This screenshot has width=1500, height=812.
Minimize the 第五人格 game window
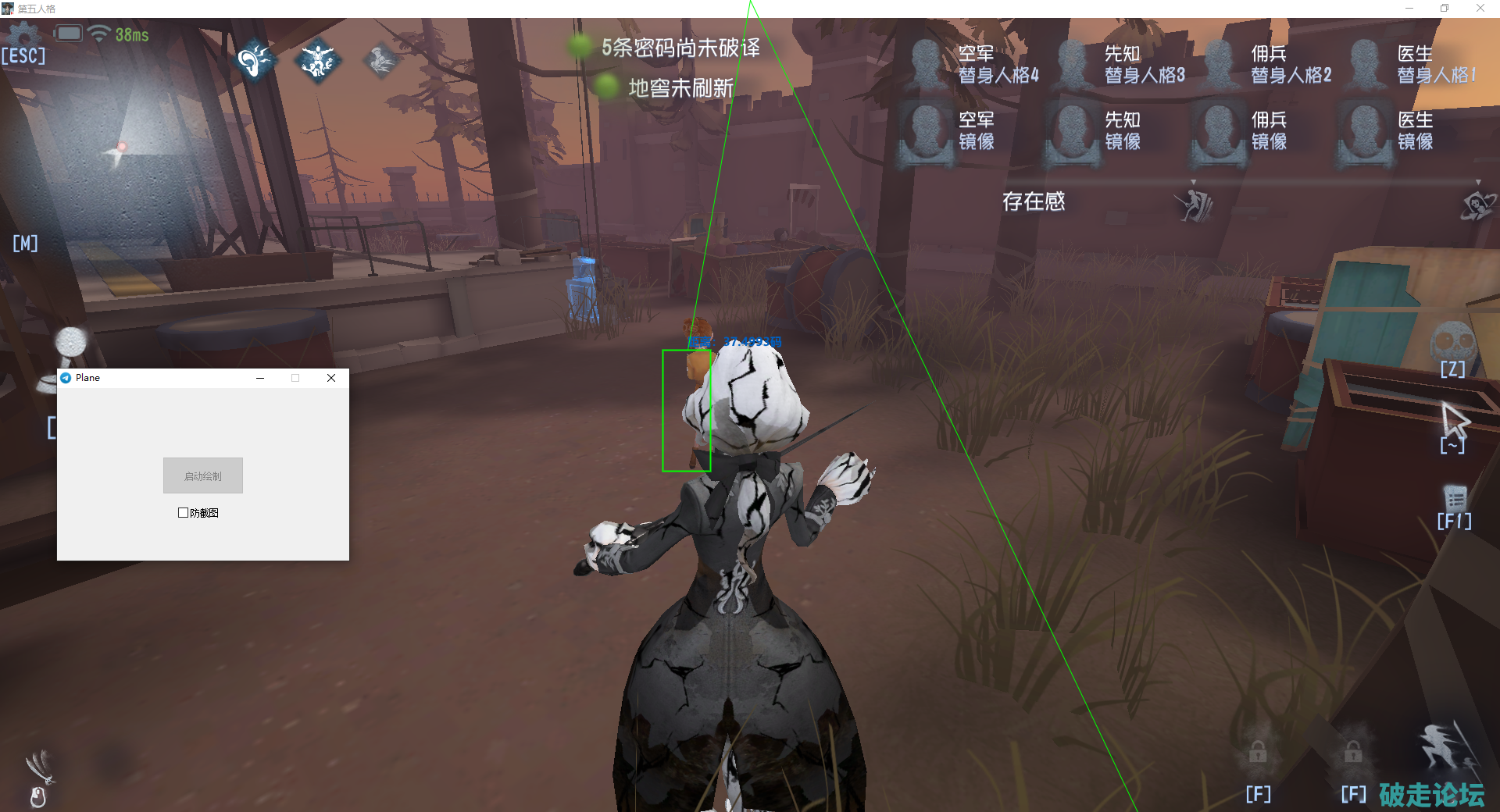[x=1409, y=9]
